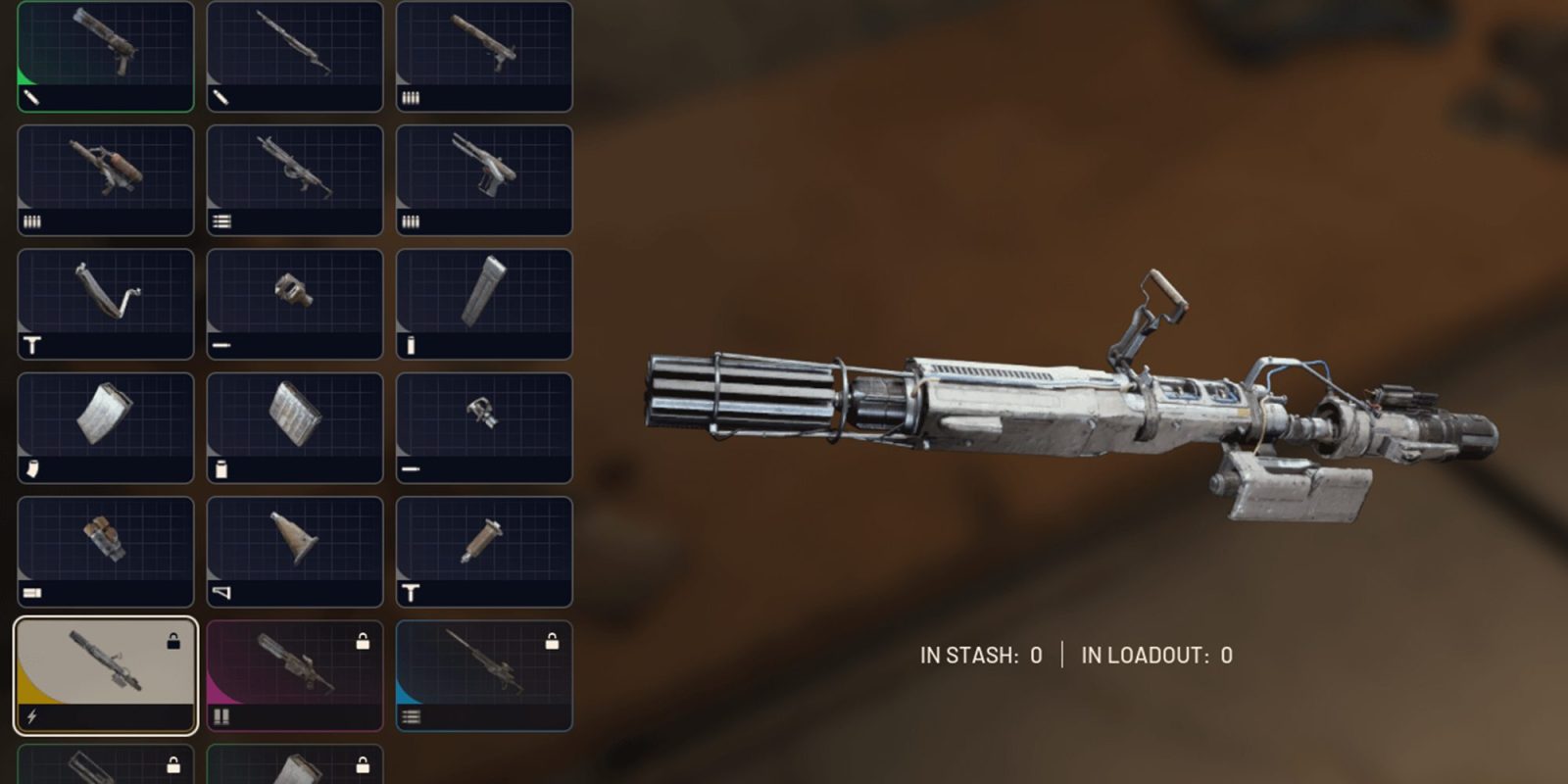This screenshot has width=1568, height=784.
Task: Open the pink-rarity locked weapon tile
Action: coord(295,675)
